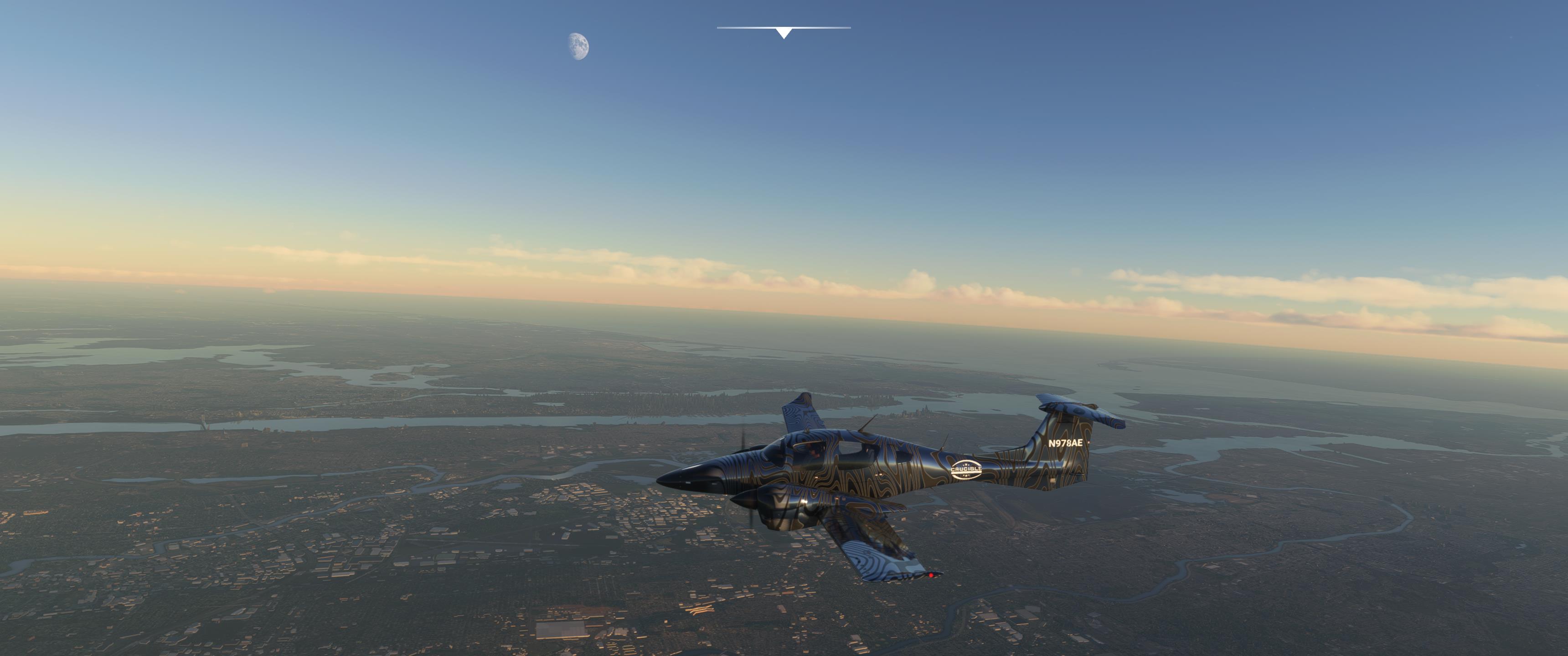The image size is (1568, 656).
Task: Open the toolbar using the top arrow handle
Action: click(784, 33)
